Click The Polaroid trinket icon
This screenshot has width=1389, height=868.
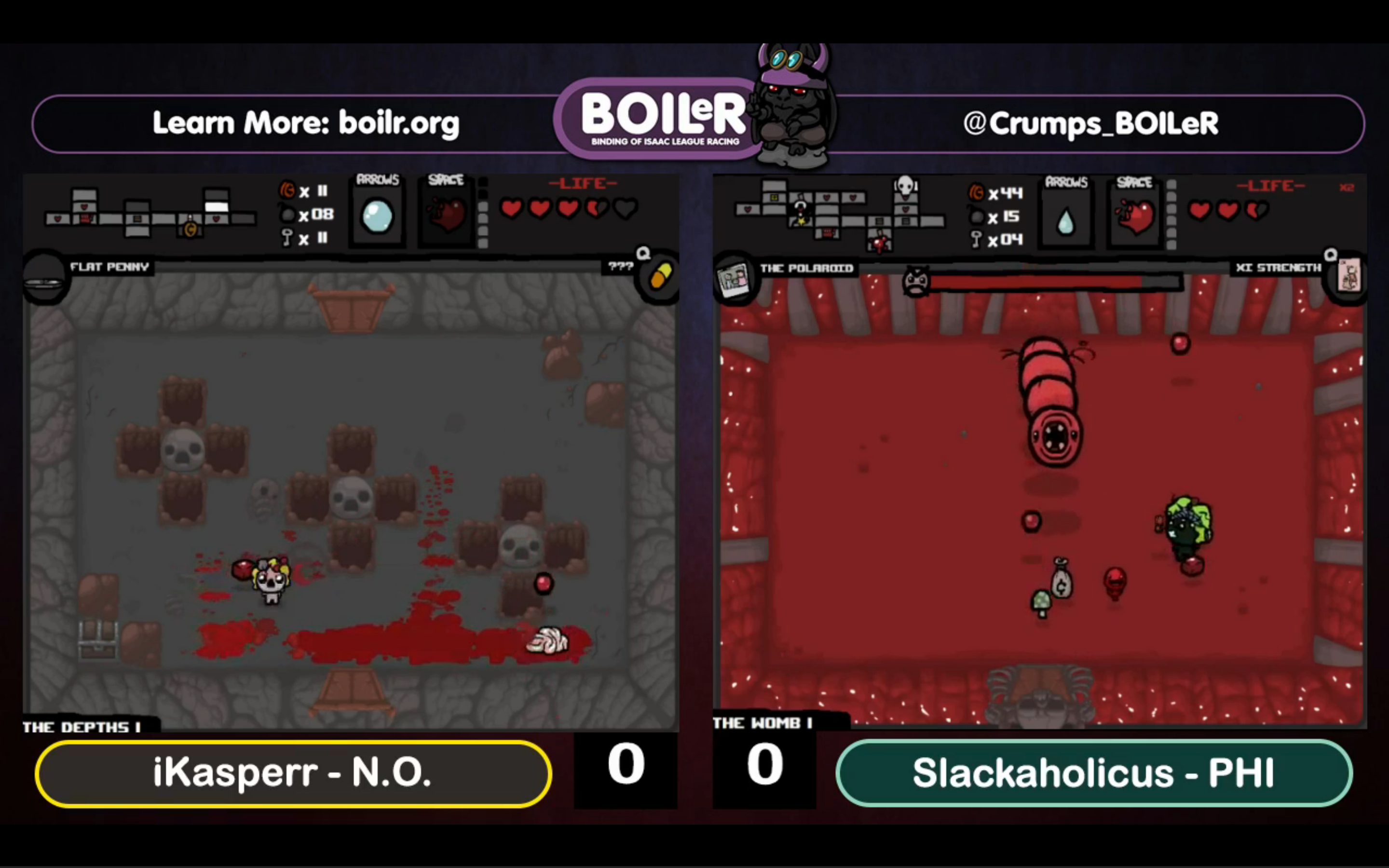click(x=734, y=280)
